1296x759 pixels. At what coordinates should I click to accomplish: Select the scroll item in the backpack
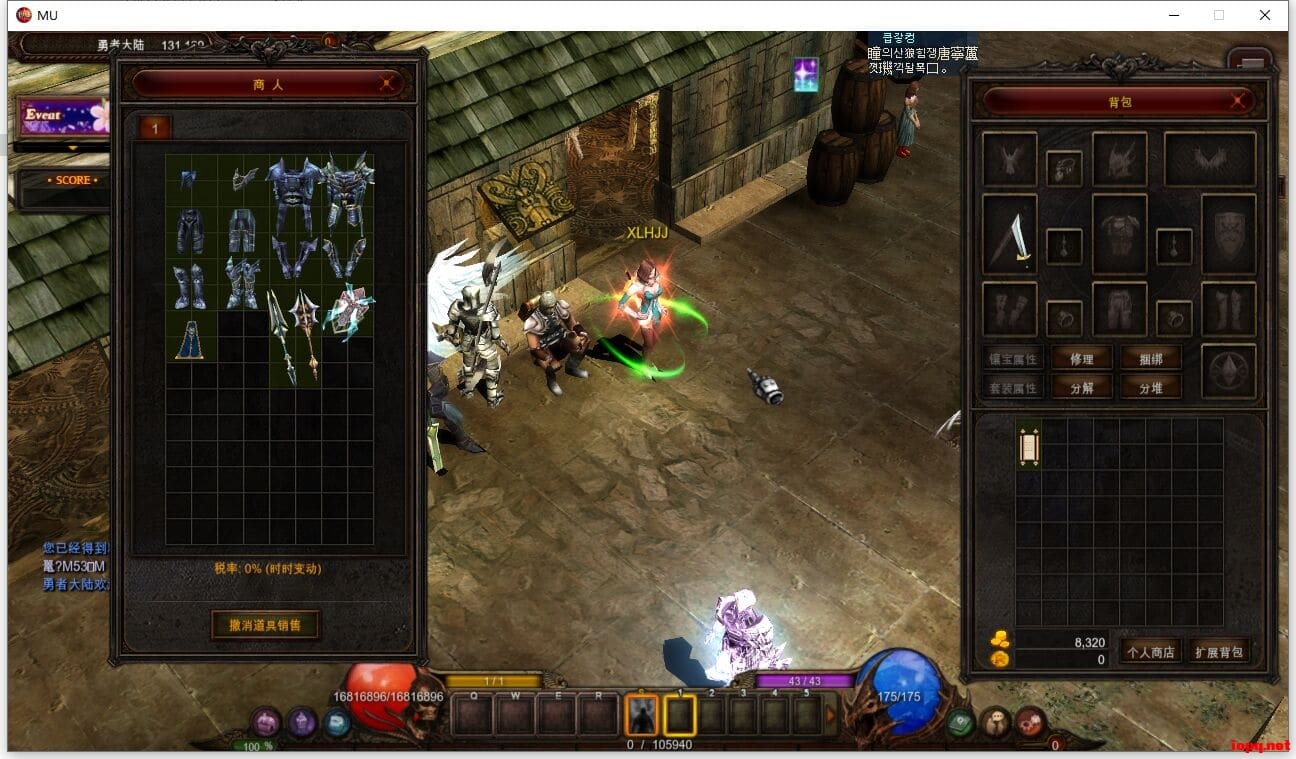[x=1029, y=445]
